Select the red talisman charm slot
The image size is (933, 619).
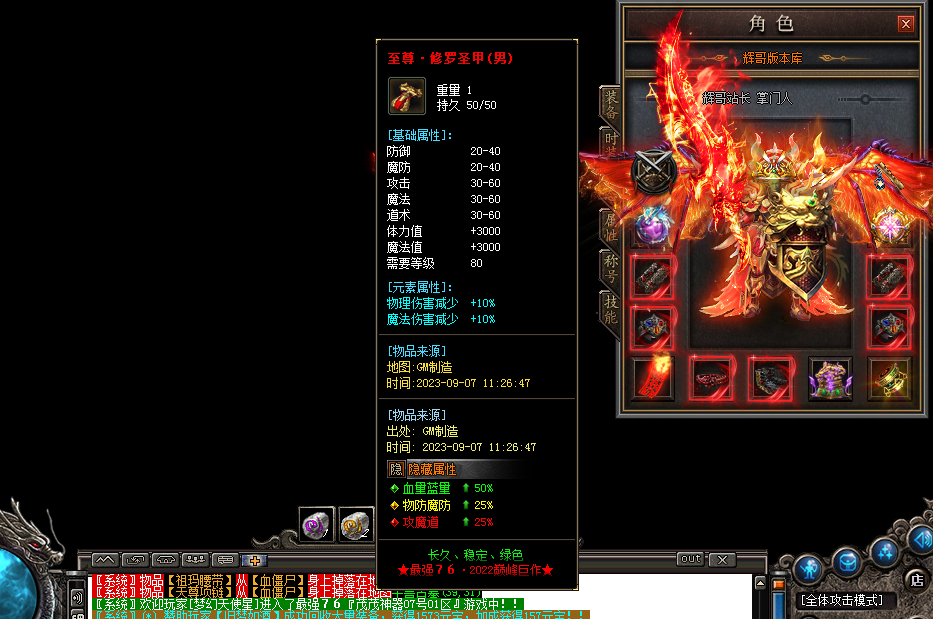point(653,378)
